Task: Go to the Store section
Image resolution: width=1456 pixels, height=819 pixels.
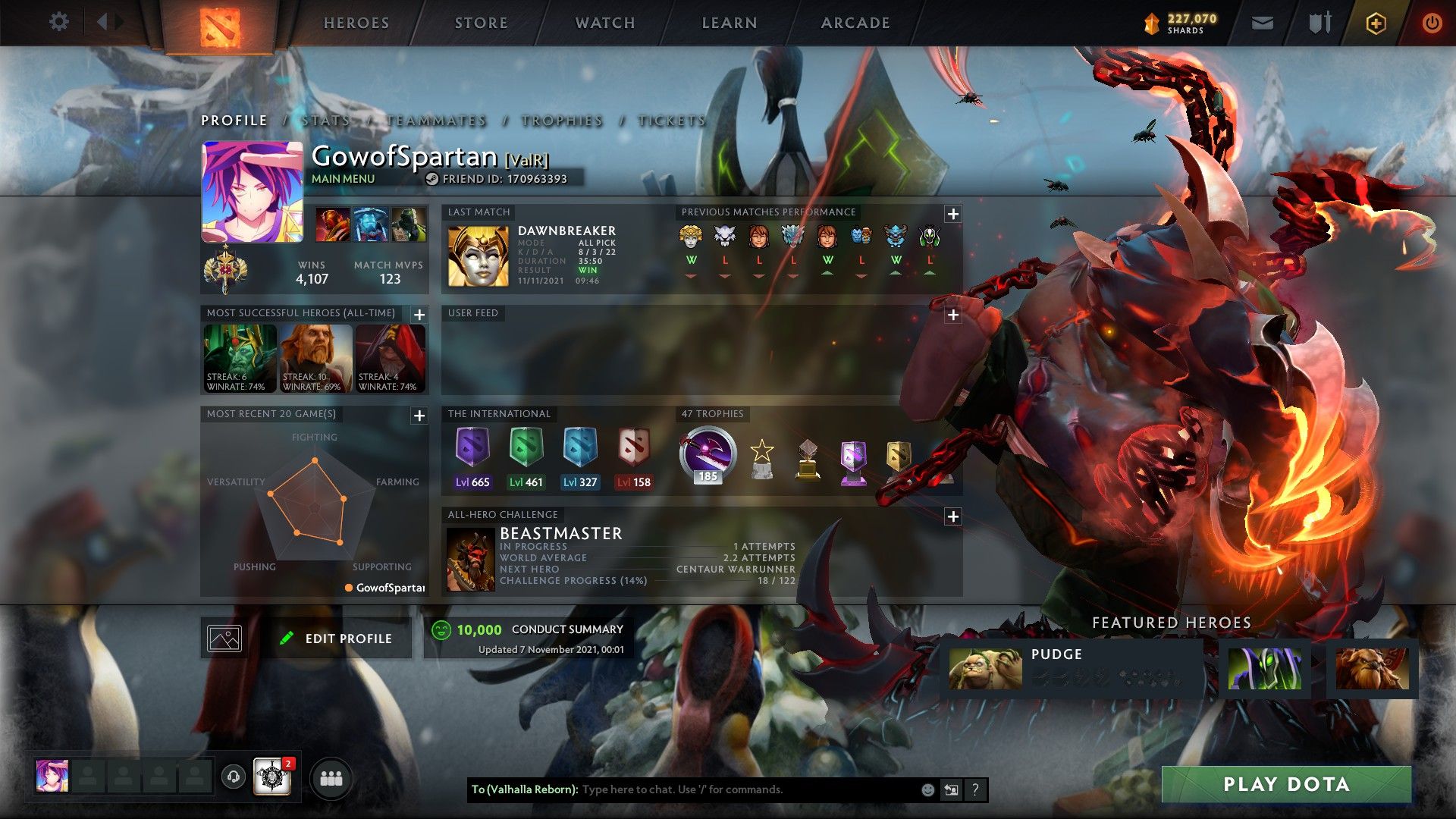Action: [481, 23]
